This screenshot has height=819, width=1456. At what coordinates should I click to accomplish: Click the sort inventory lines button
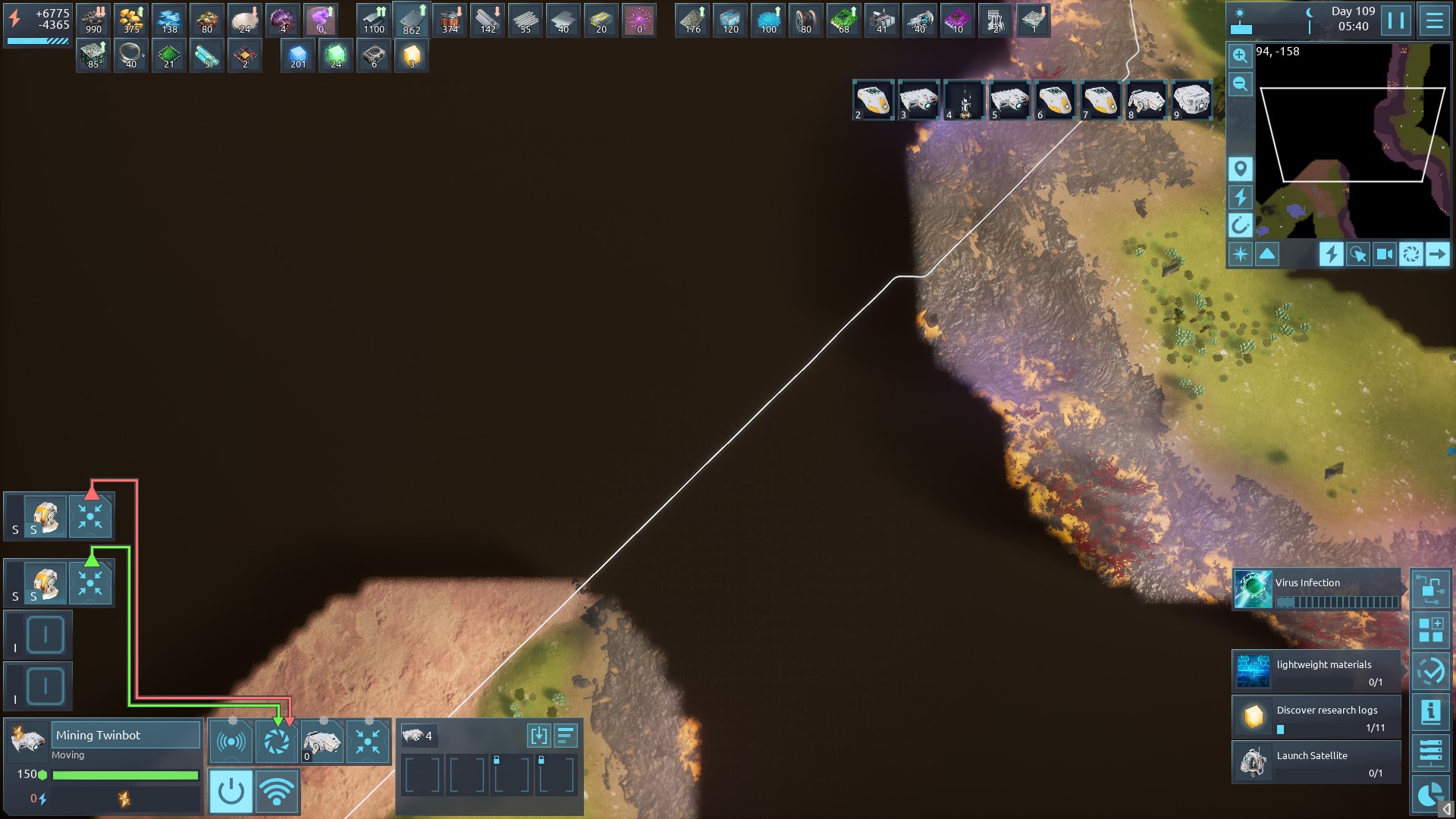pyautogui.click(x=566, y=736)
